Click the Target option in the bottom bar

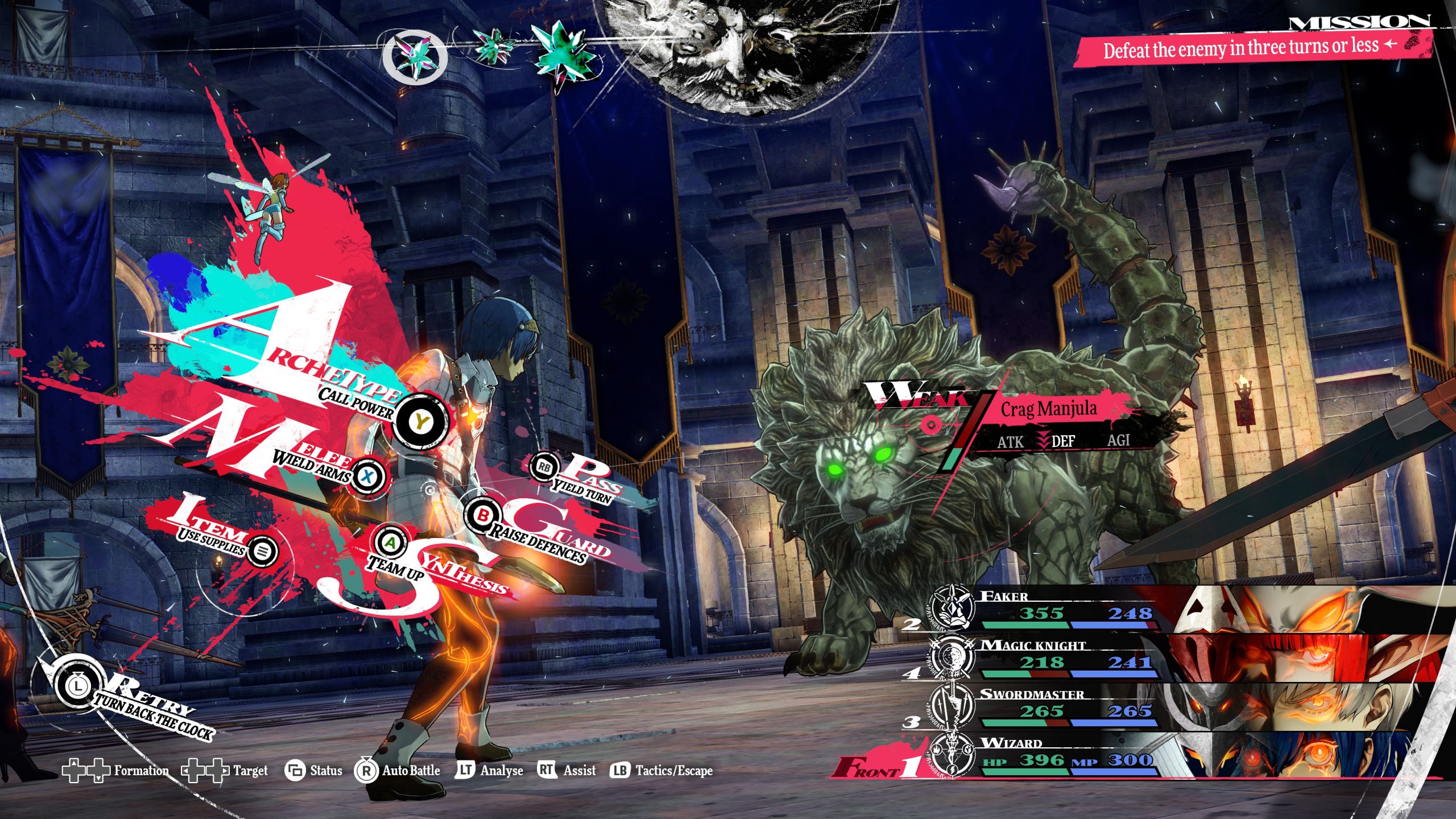point(225,771)
